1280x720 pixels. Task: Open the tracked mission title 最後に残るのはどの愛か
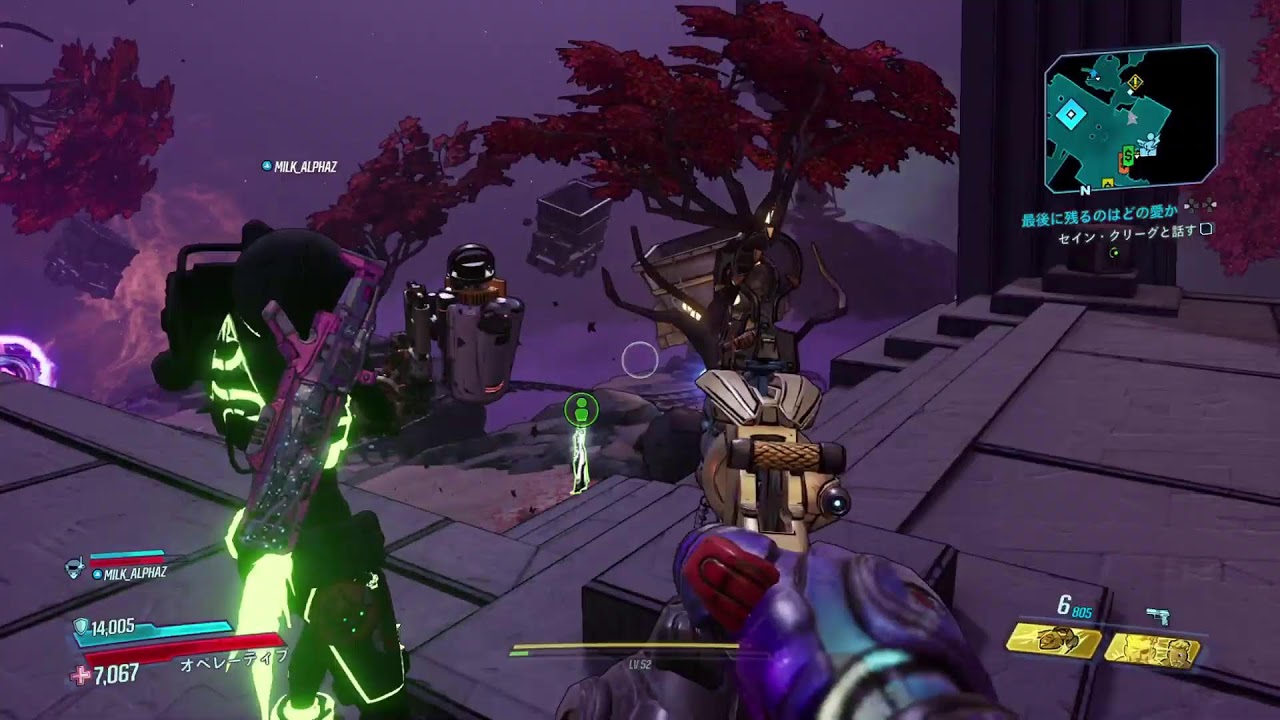(x=1099, y=215)
